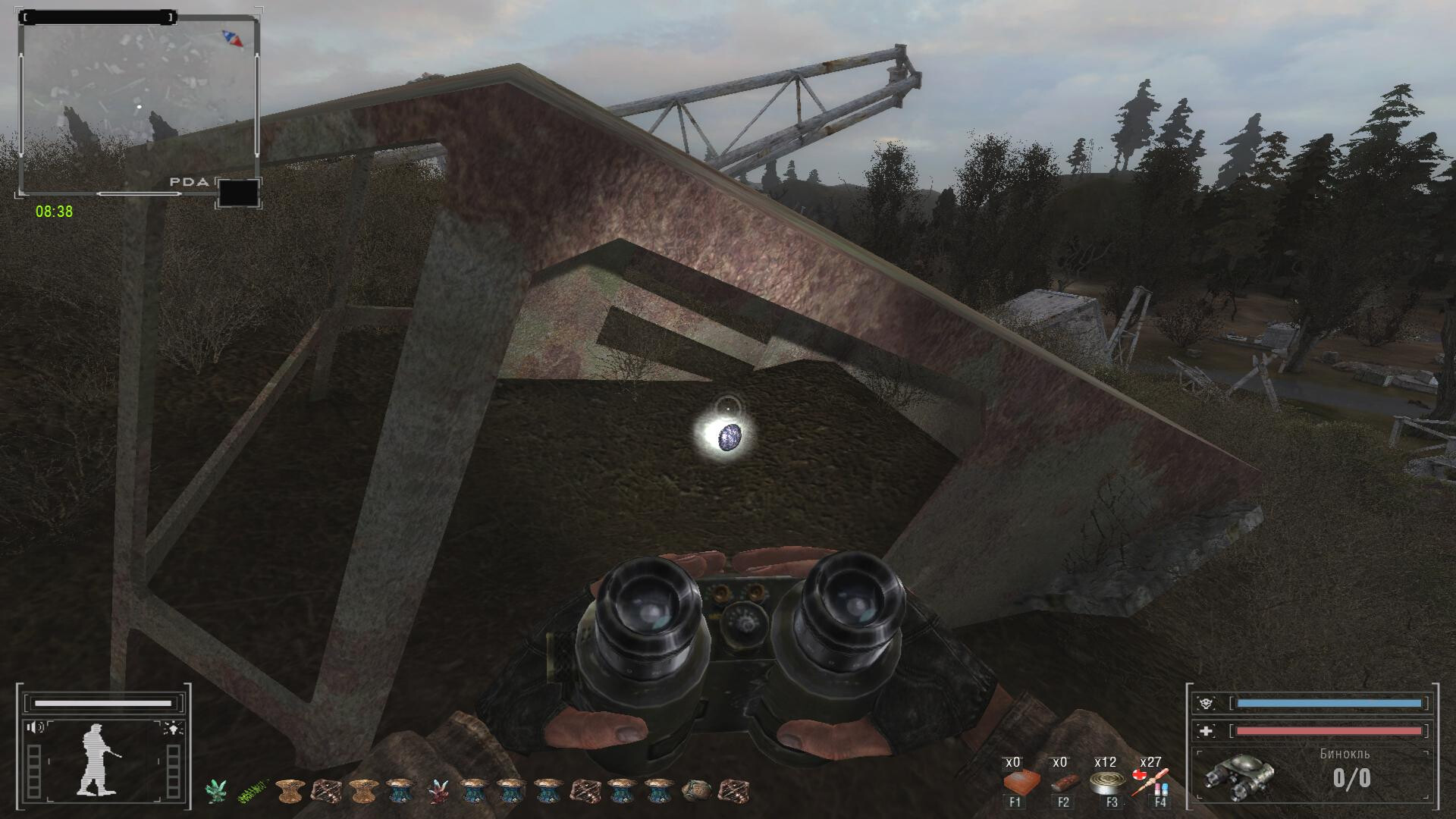Click the speaker noise indicator icon
The width and height of the screenshot is (1456, 819).
35,728
